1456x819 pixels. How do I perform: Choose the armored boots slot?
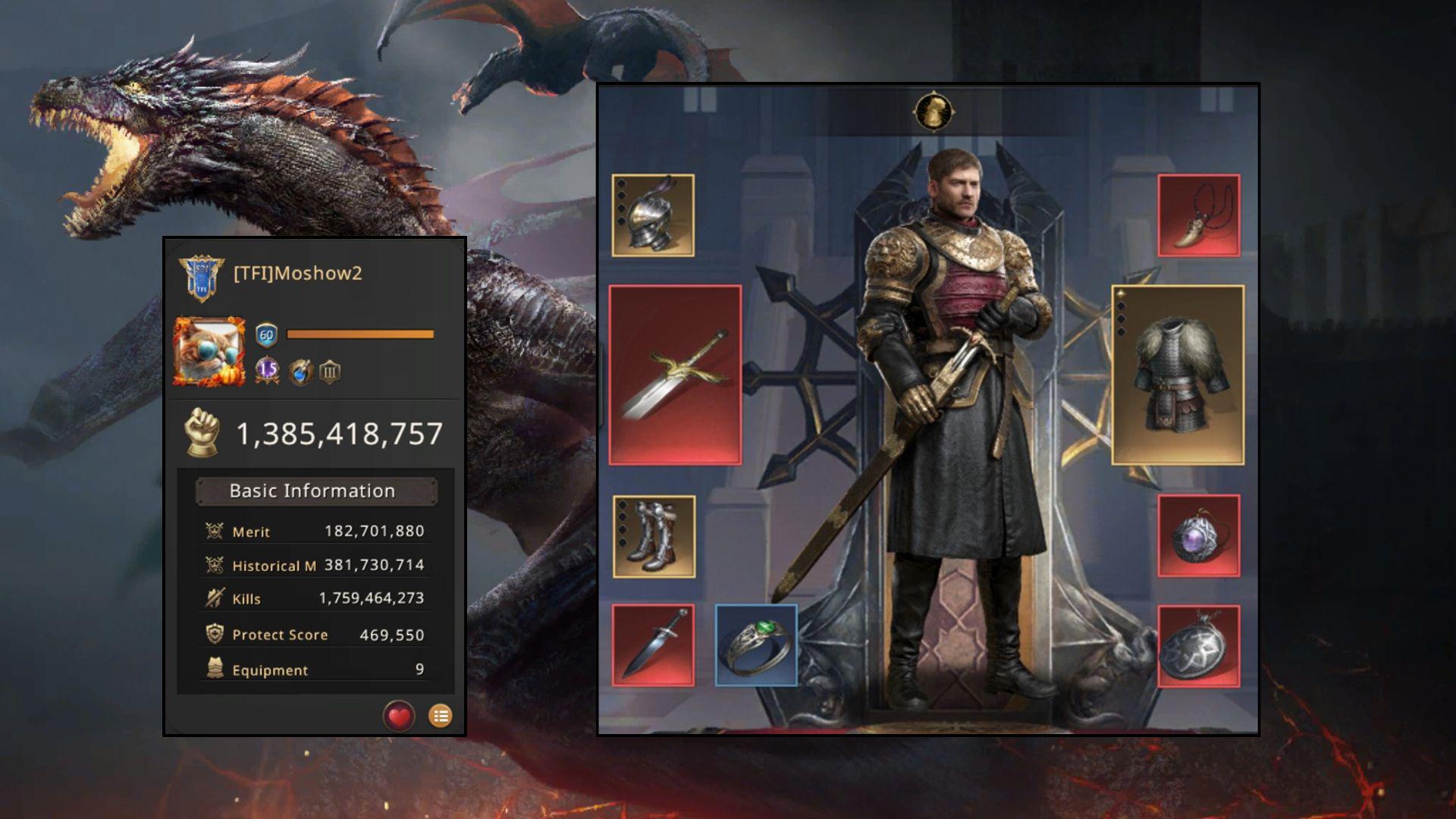click(654, 536)
